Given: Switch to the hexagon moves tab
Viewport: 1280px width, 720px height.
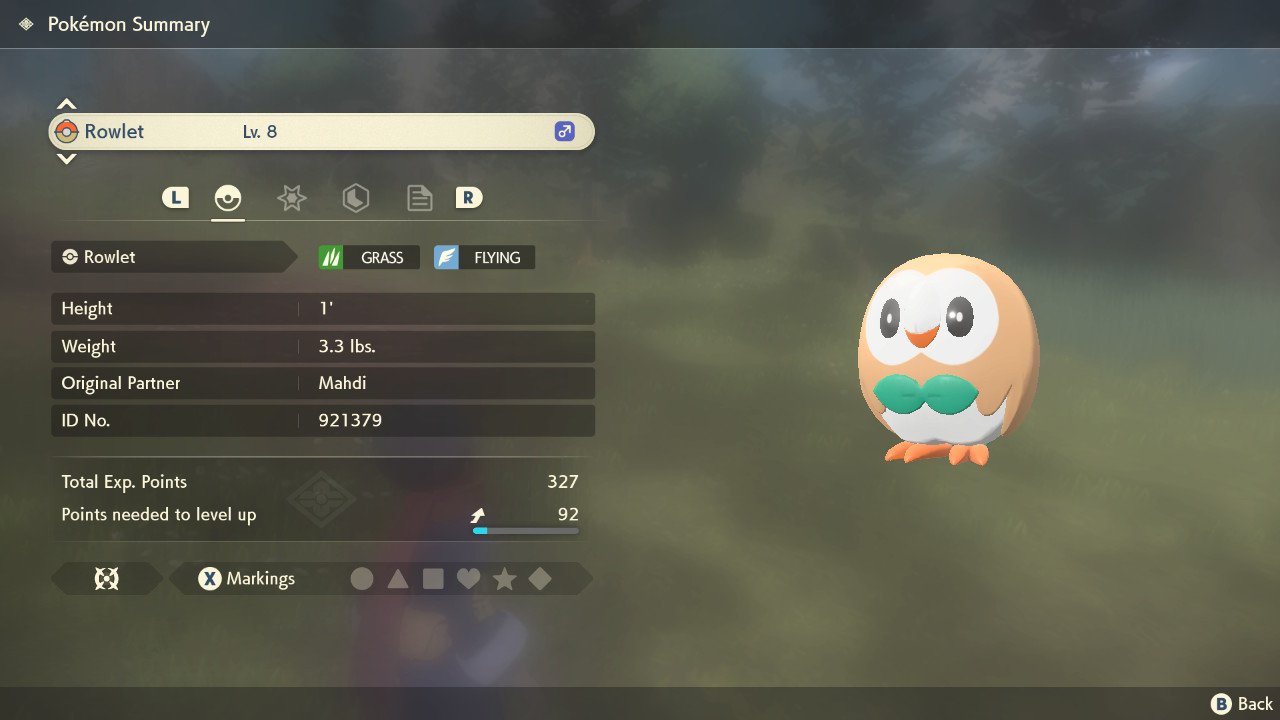Looking at the screenshot, I should (x=355, y=198).
